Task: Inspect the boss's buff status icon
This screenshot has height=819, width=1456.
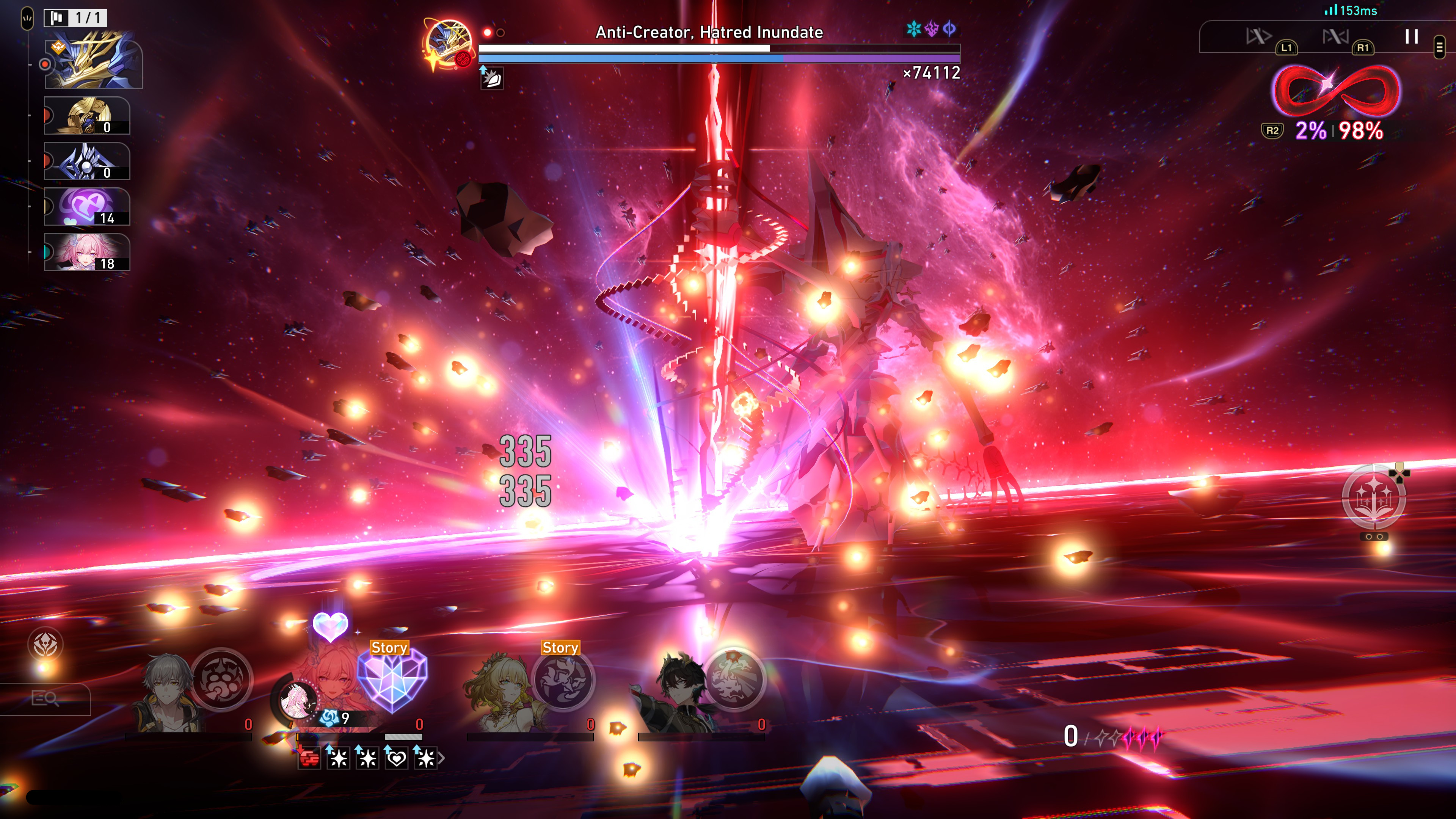Action: tap(492, 78)
